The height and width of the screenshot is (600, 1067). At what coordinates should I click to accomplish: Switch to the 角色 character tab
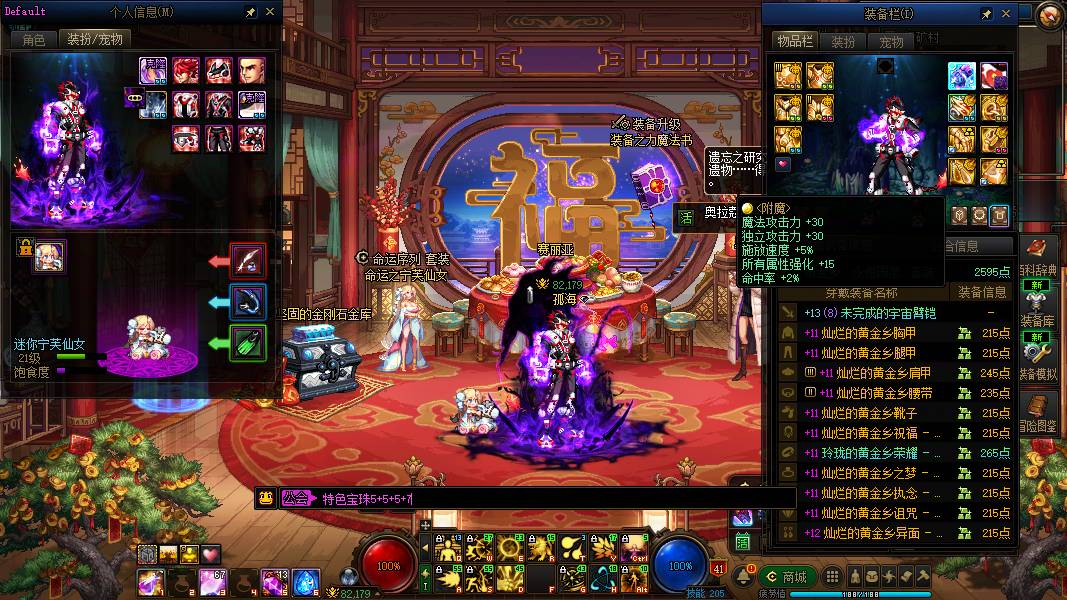click(x=33, y=40)
